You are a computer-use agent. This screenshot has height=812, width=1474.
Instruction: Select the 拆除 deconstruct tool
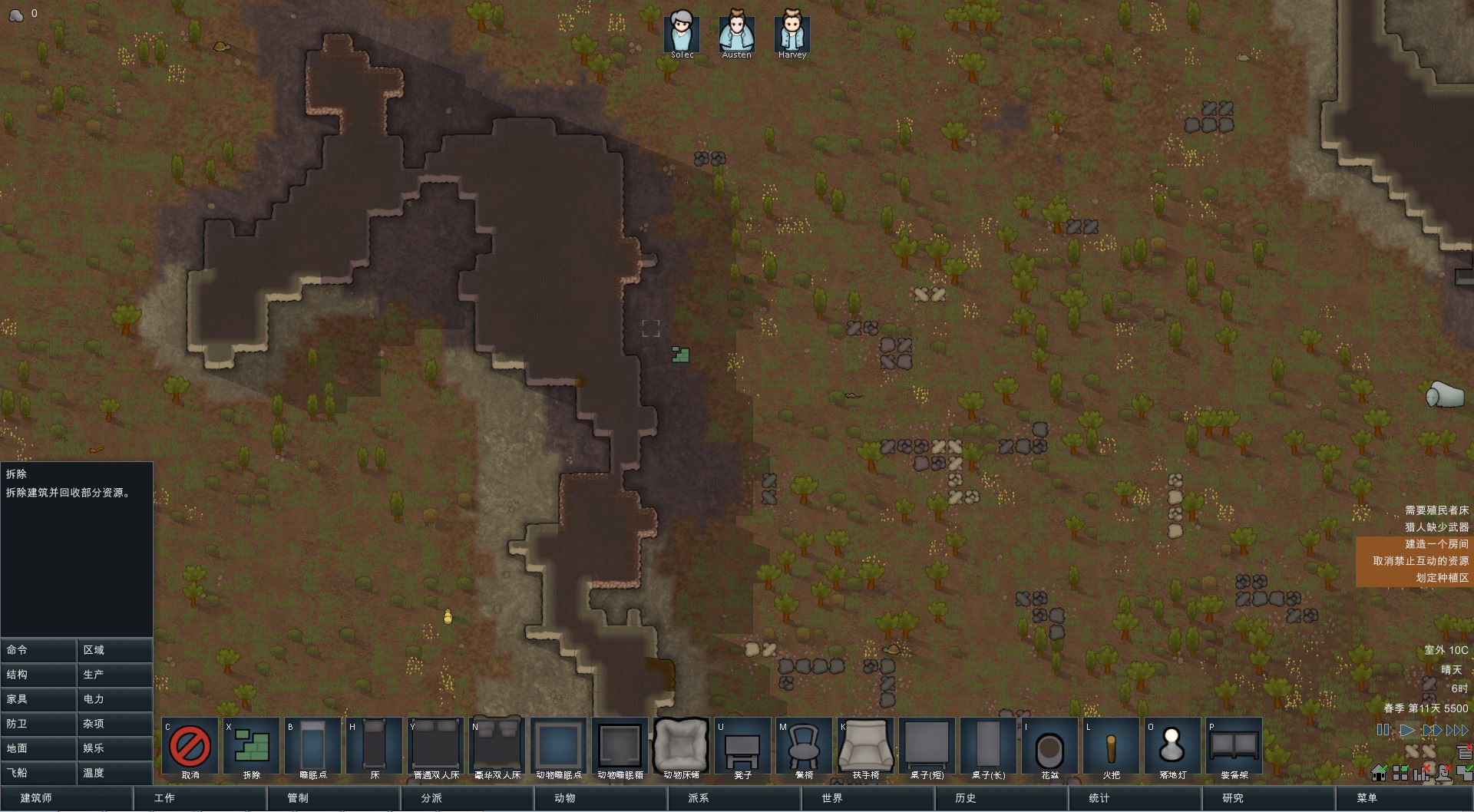[x=251, y=745]
